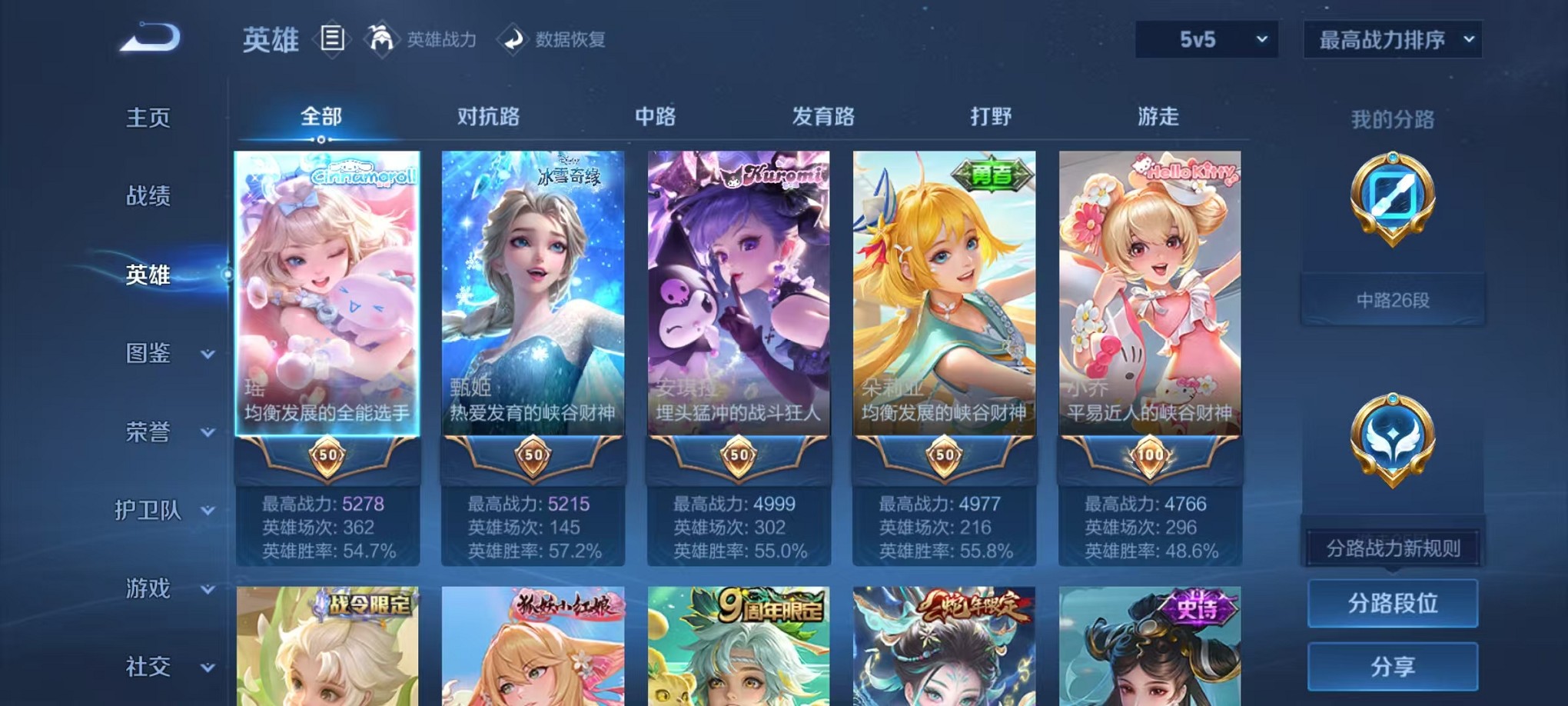
Task: Switch to the 中路 mid lane tab
Action: (x=656, y=117)
